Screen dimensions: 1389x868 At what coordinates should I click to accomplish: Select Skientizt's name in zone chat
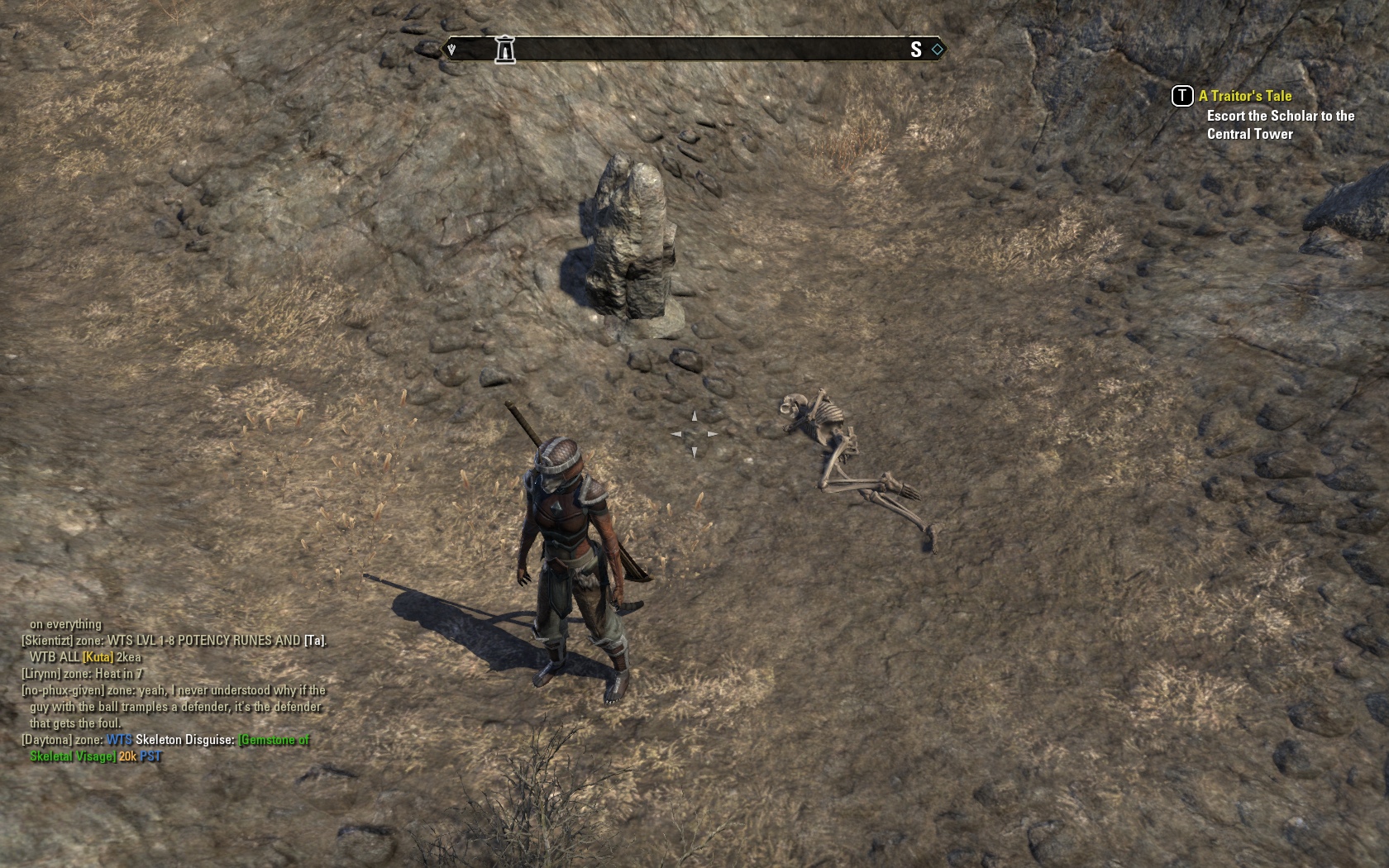coord(47,641)
